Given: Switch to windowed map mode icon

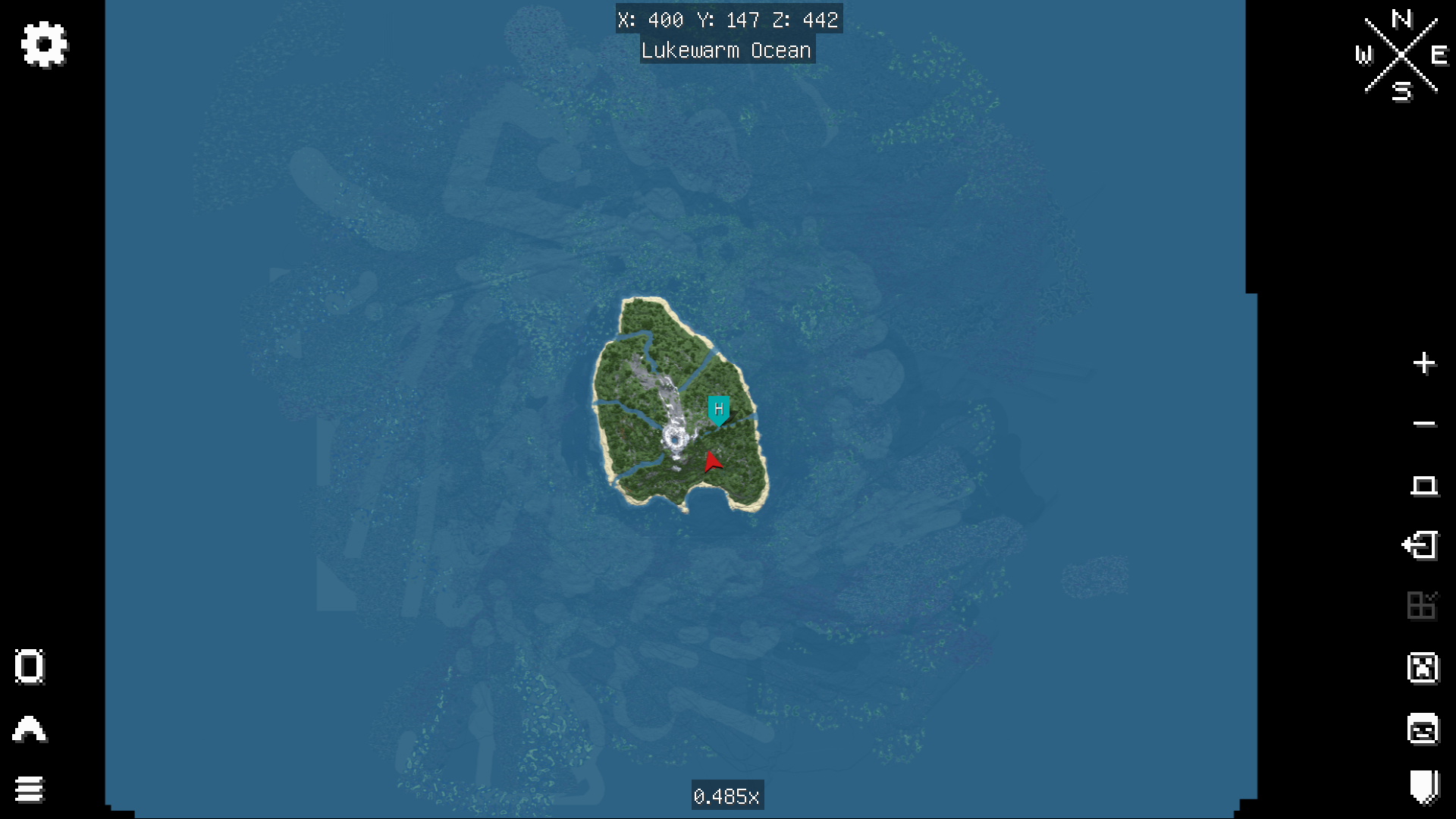Looking at the screenshot, I should [1425, 485].
